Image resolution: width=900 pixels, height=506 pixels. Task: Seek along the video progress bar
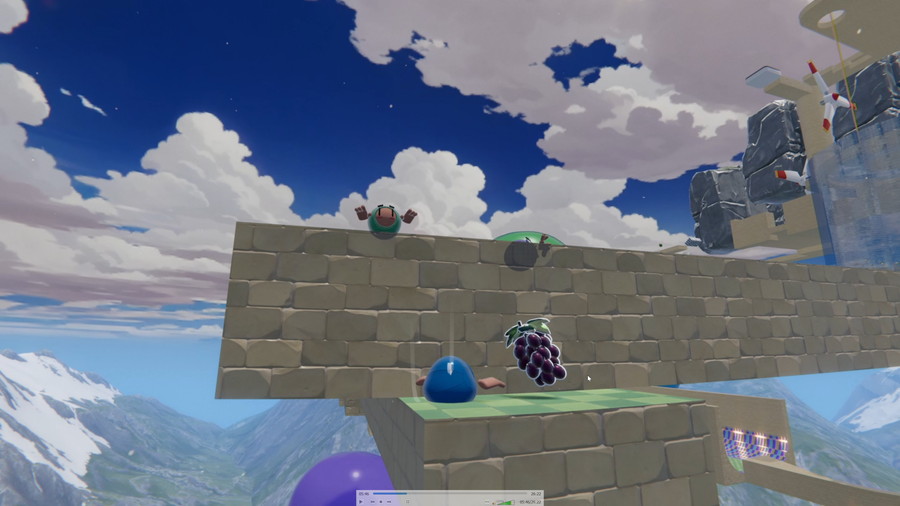click(450, 493)
